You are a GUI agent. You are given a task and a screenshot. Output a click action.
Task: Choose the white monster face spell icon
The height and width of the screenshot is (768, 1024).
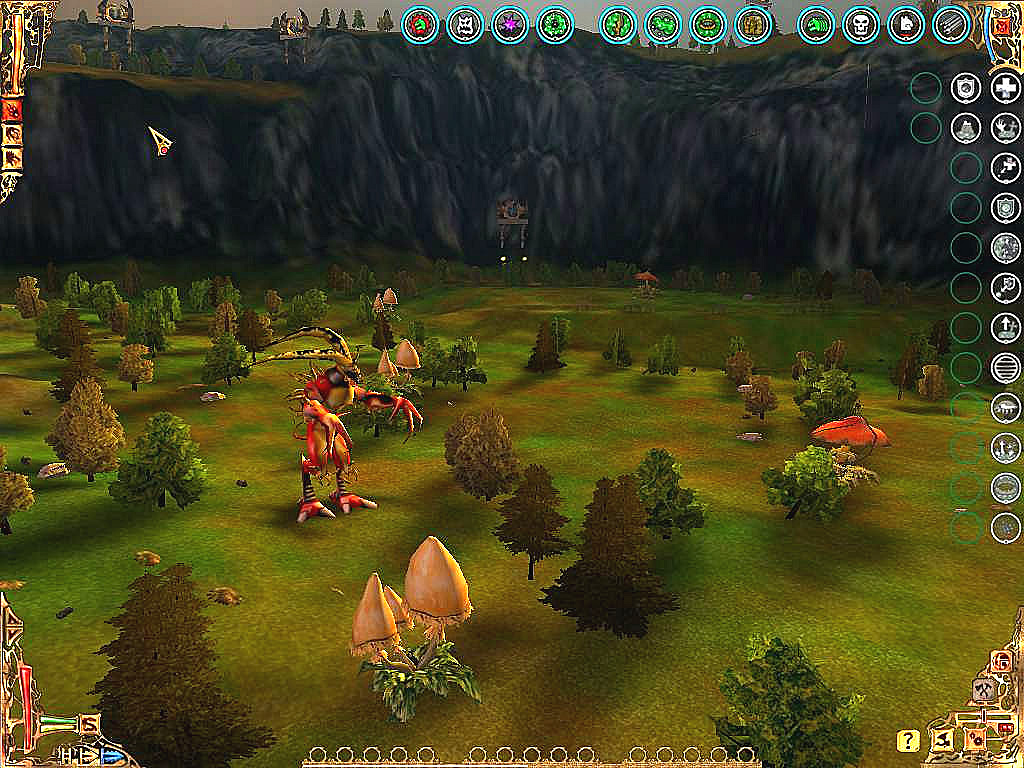click(465, 24)
